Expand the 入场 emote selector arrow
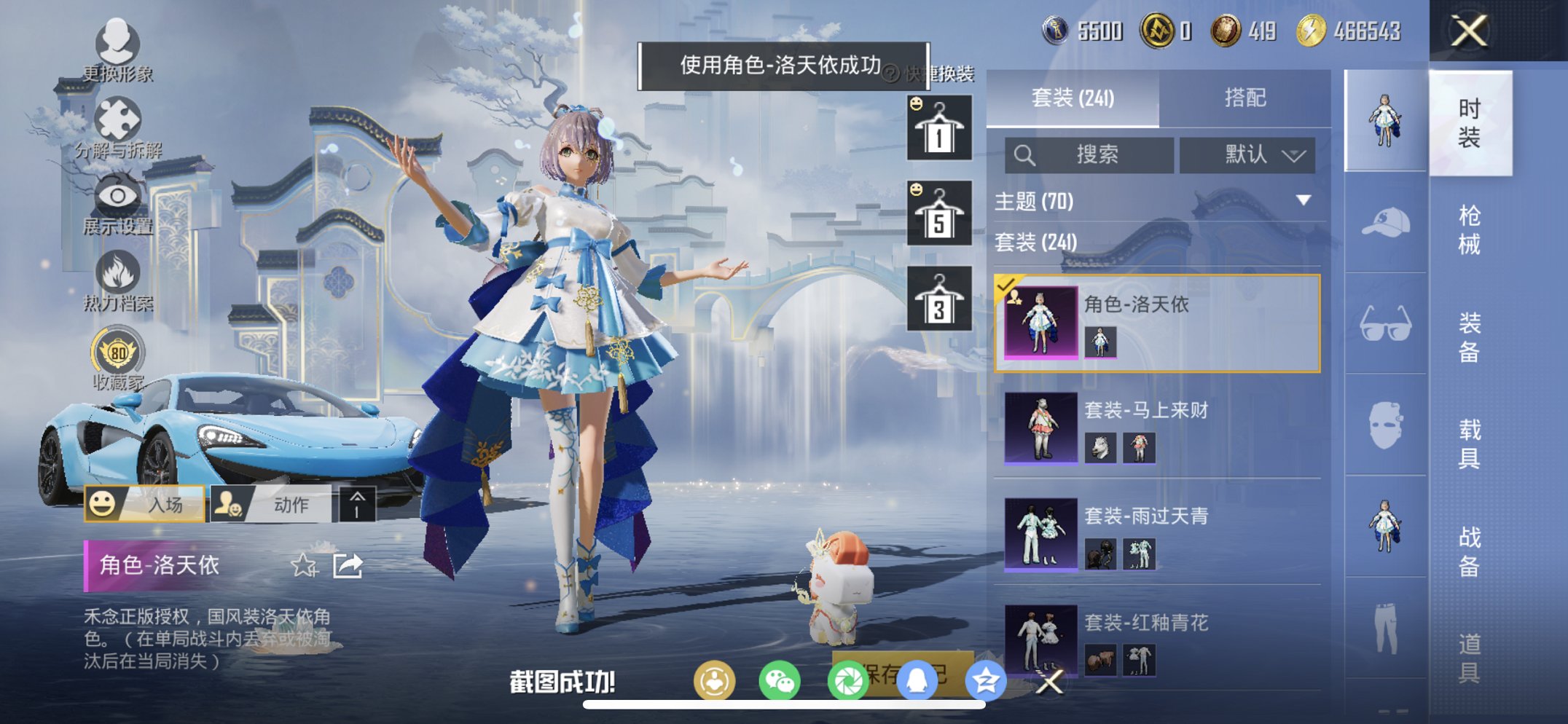The height and width of the screenshot is (724, 1568). 356,502
